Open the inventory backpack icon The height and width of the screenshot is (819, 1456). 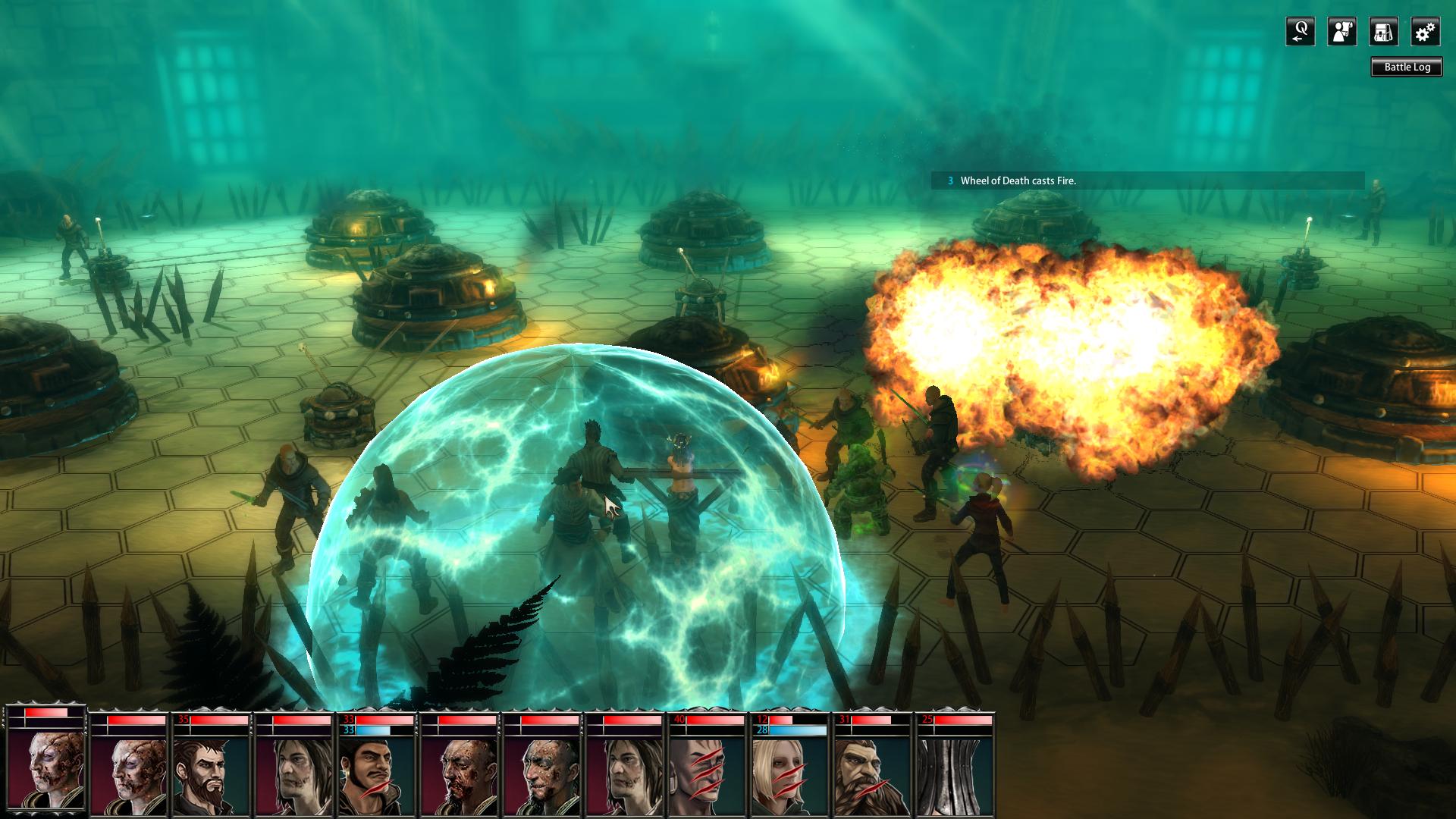click(1385, 33)
